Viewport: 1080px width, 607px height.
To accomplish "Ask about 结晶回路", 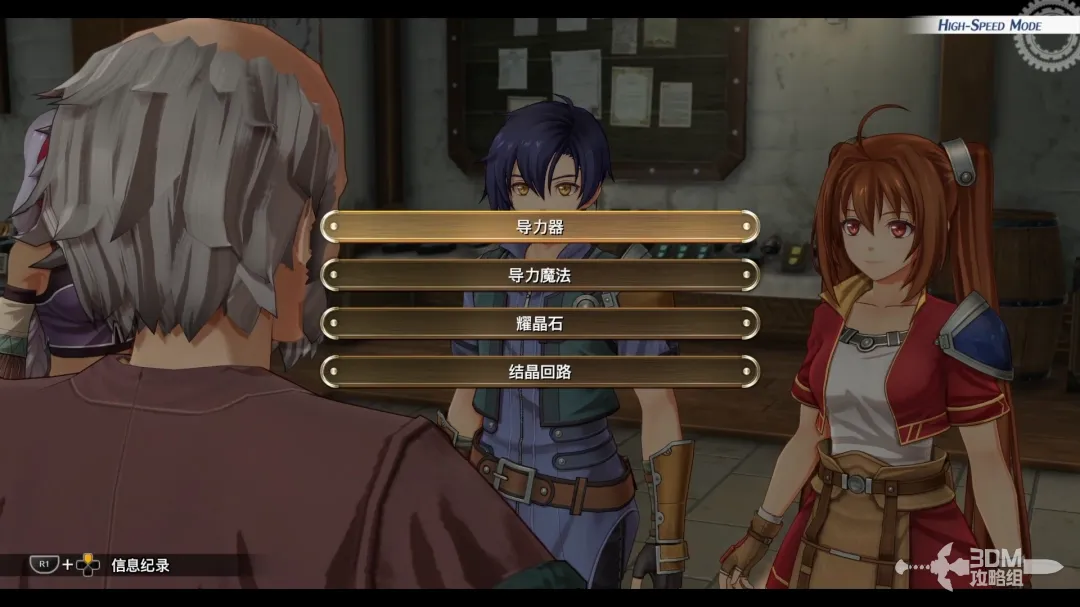I will click(x=540, y=371).
